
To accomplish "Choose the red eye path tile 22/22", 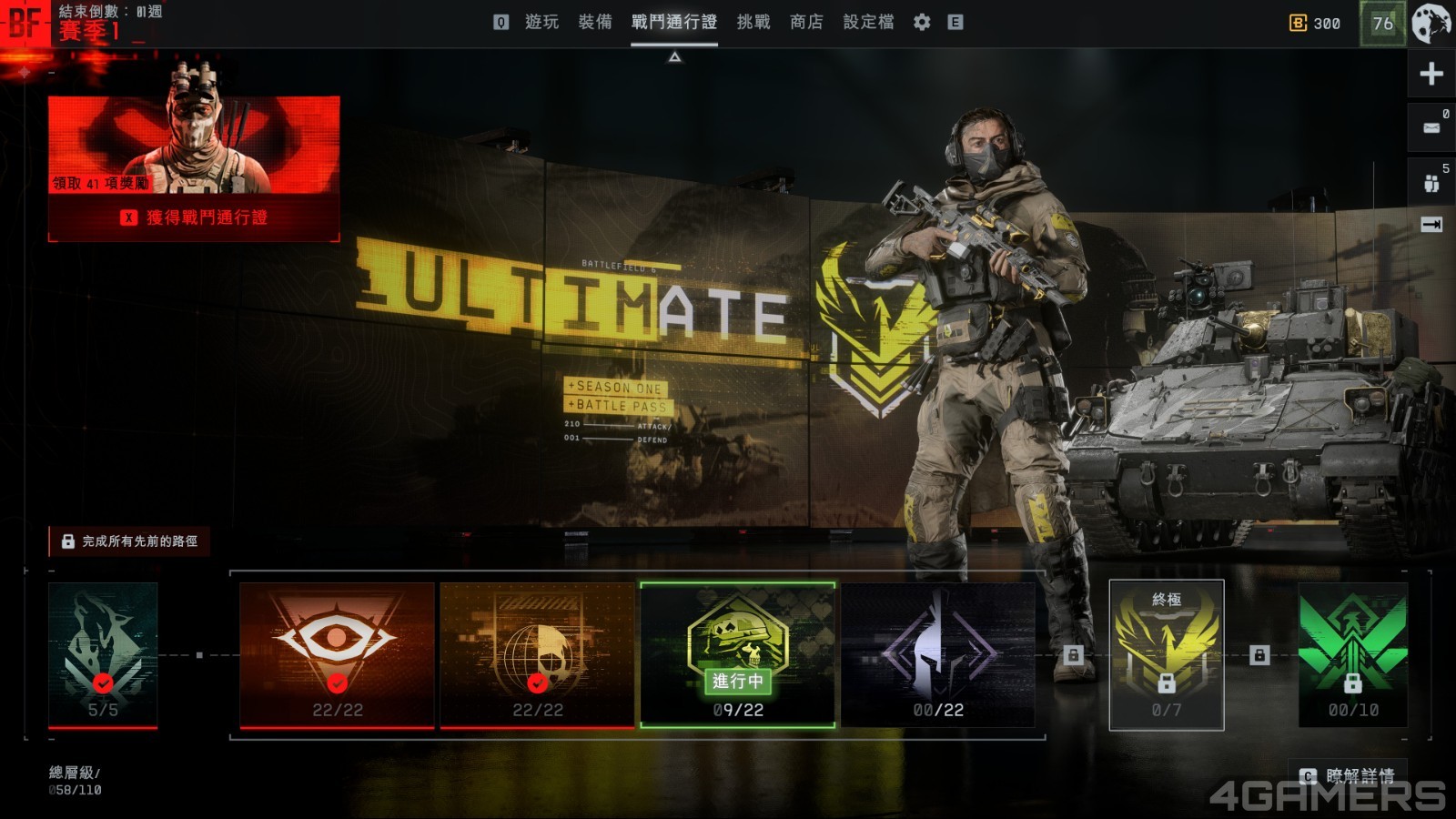I will pos(337,655).
